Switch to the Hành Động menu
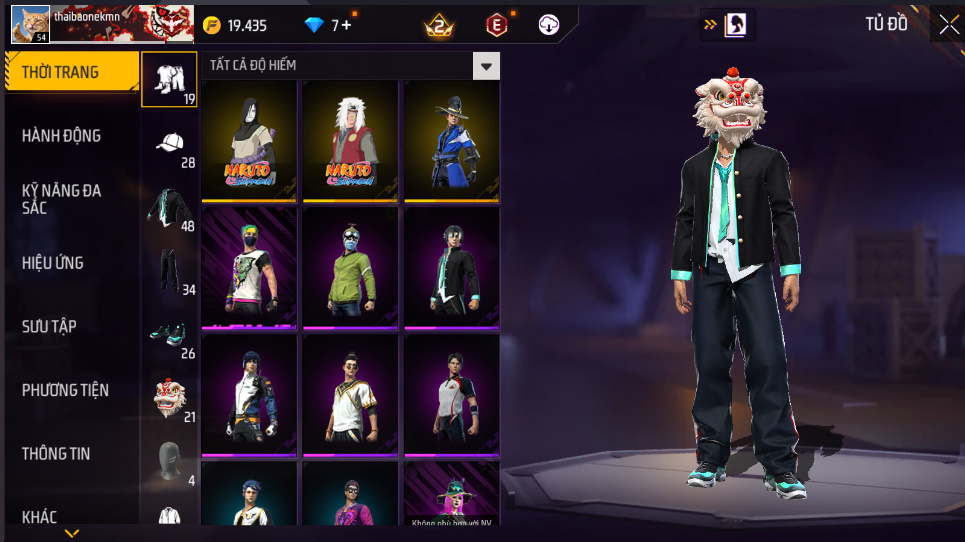 pos(62,135)
